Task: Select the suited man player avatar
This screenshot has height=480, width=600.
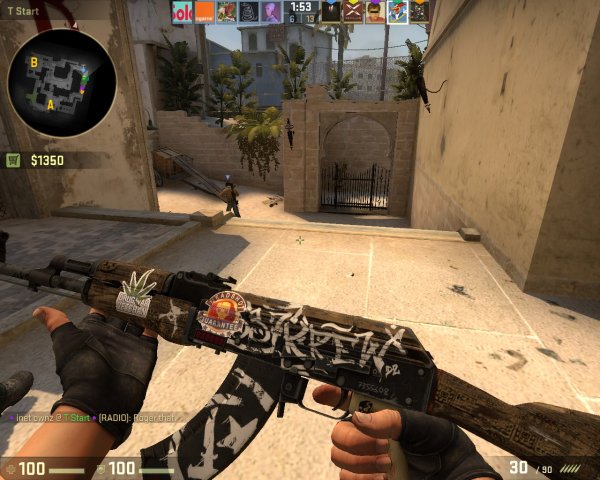Action: [x=331, y=11]
